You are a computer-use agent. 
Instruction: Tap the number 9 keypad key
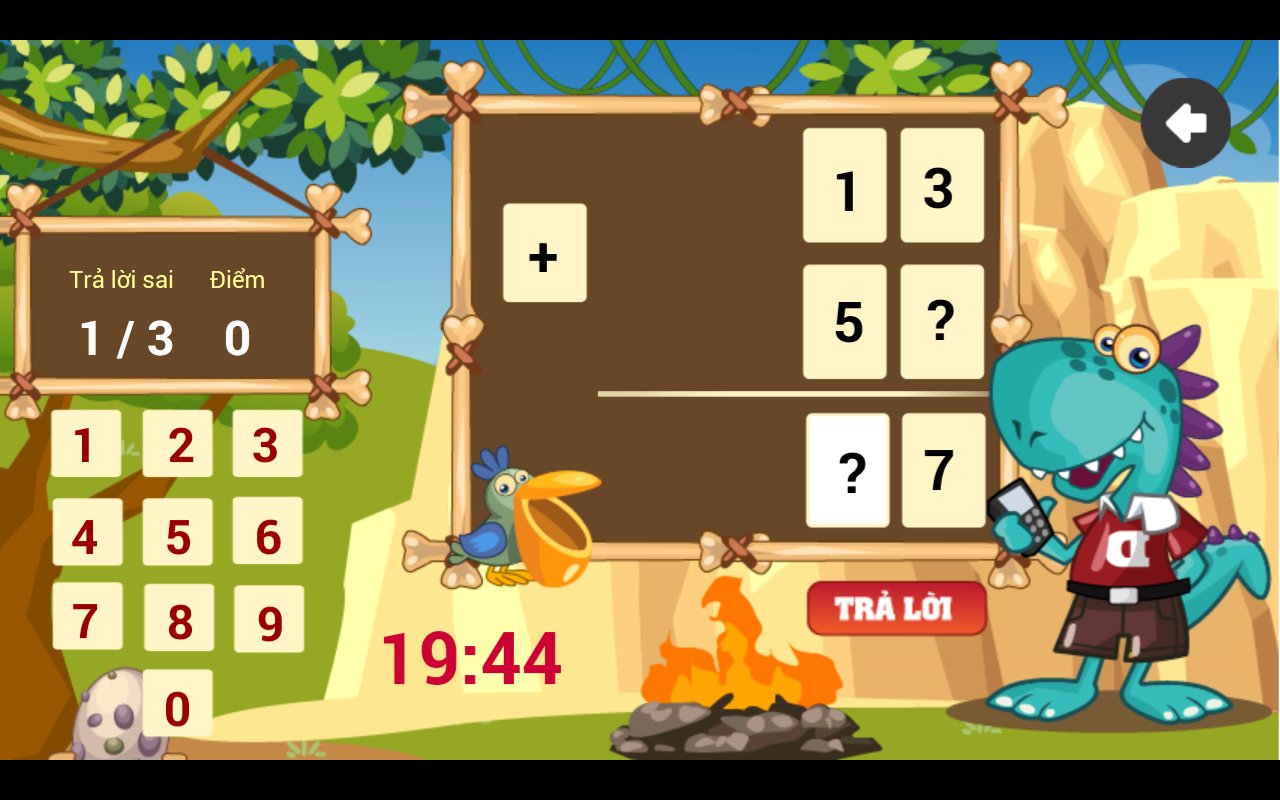[268, 618]
